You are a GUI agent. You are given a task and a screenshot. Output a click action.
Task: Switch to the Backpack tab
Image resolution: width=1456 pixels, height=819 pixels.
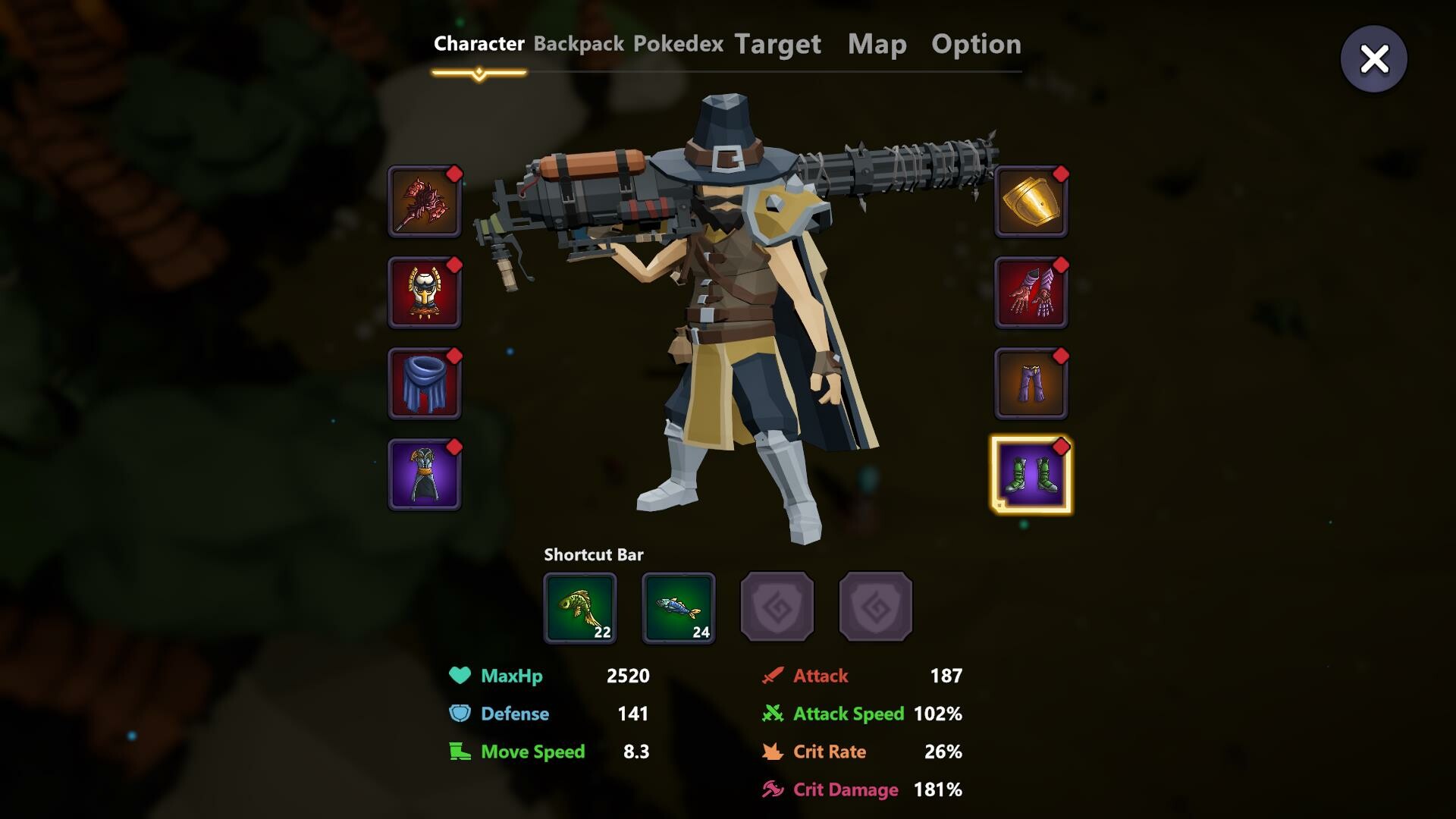pos(580,44)
